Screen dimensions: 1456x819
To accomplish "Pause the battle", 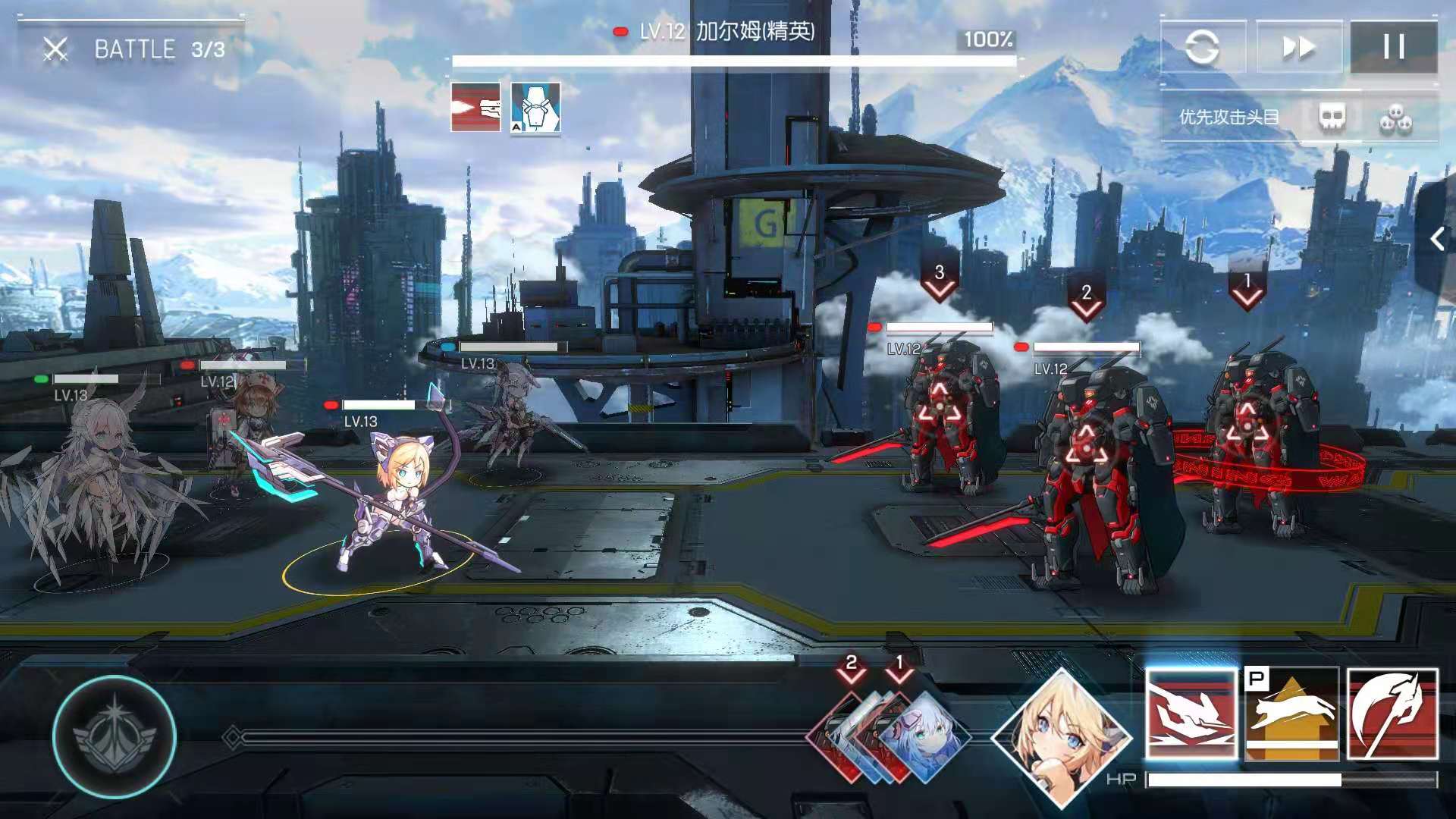I will click(x=1394, y=48).
